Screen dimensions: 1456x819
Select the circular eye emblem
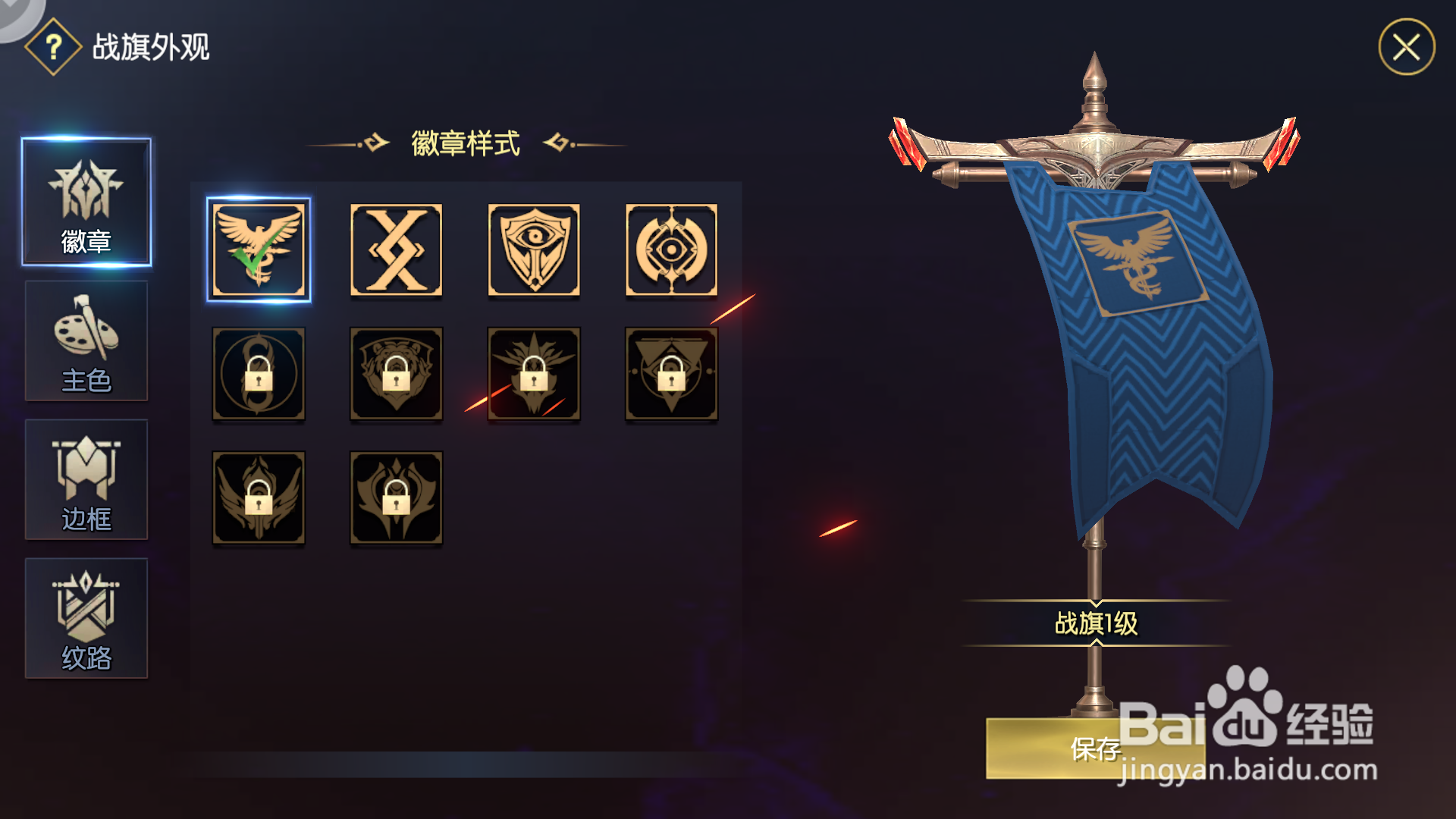672,250
